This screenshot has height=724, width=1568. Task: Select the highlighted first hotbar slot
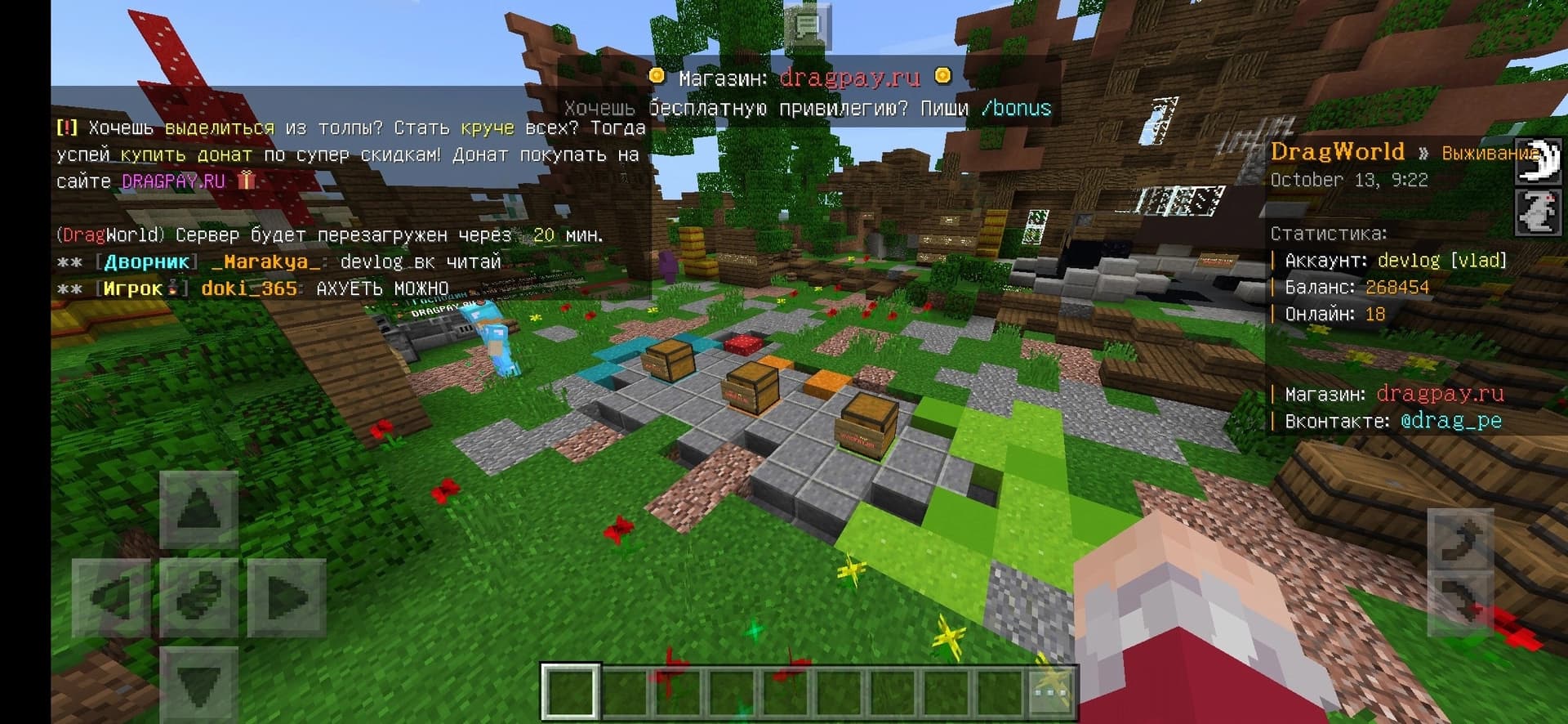[570, 692]
